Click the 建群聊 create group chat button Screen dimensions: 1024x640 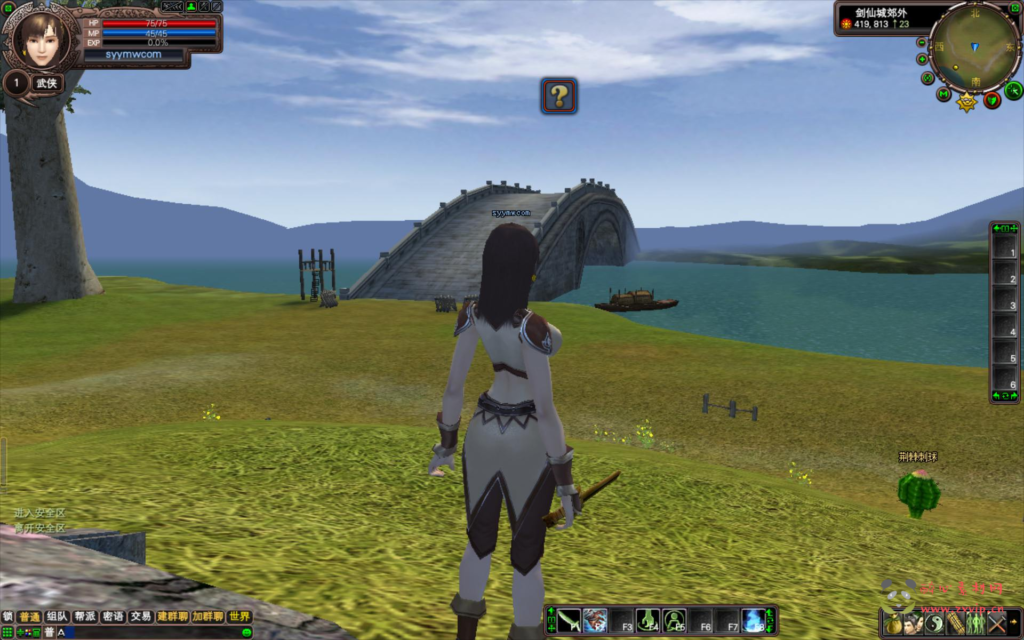172,617
